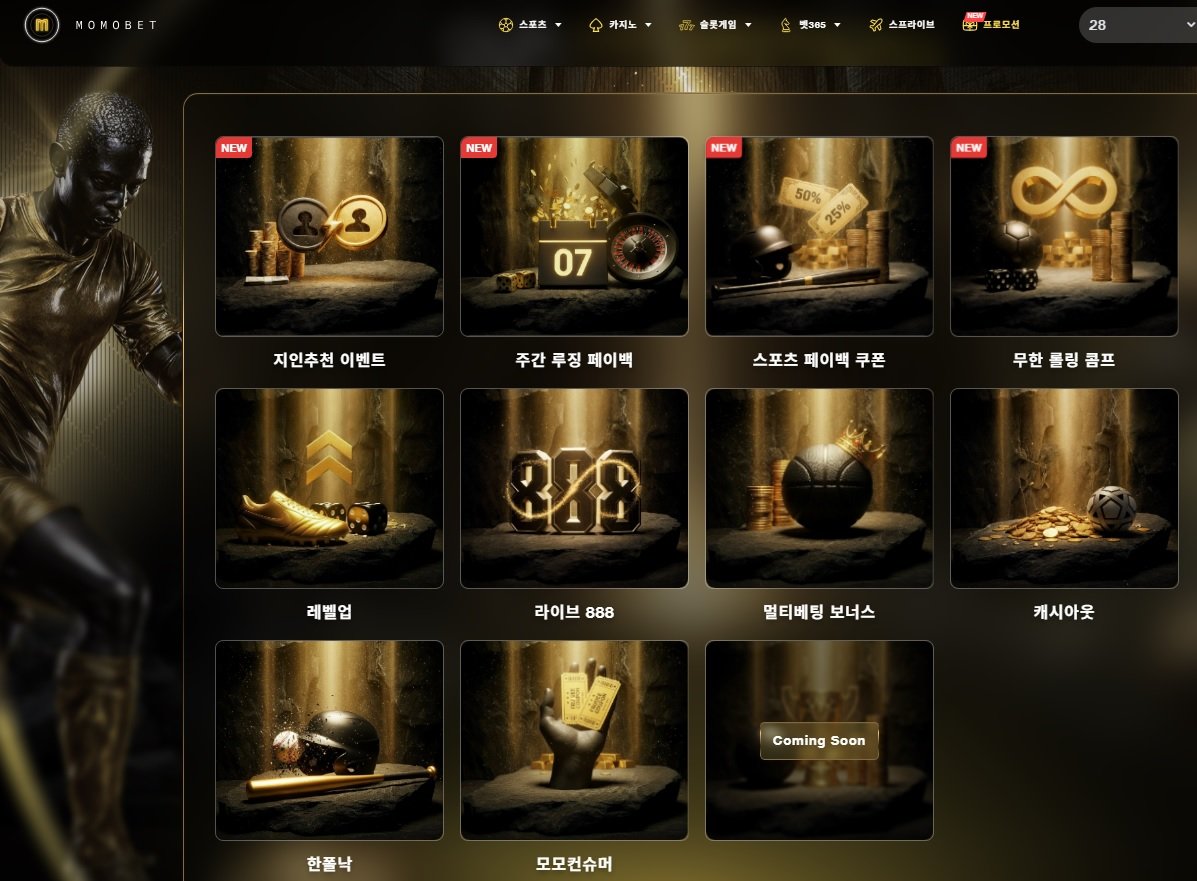Choose the 레벨업 golden boot promotion
Image resolution: width=1197 pixels, height=881 pixels.
[x=329, y=488]
